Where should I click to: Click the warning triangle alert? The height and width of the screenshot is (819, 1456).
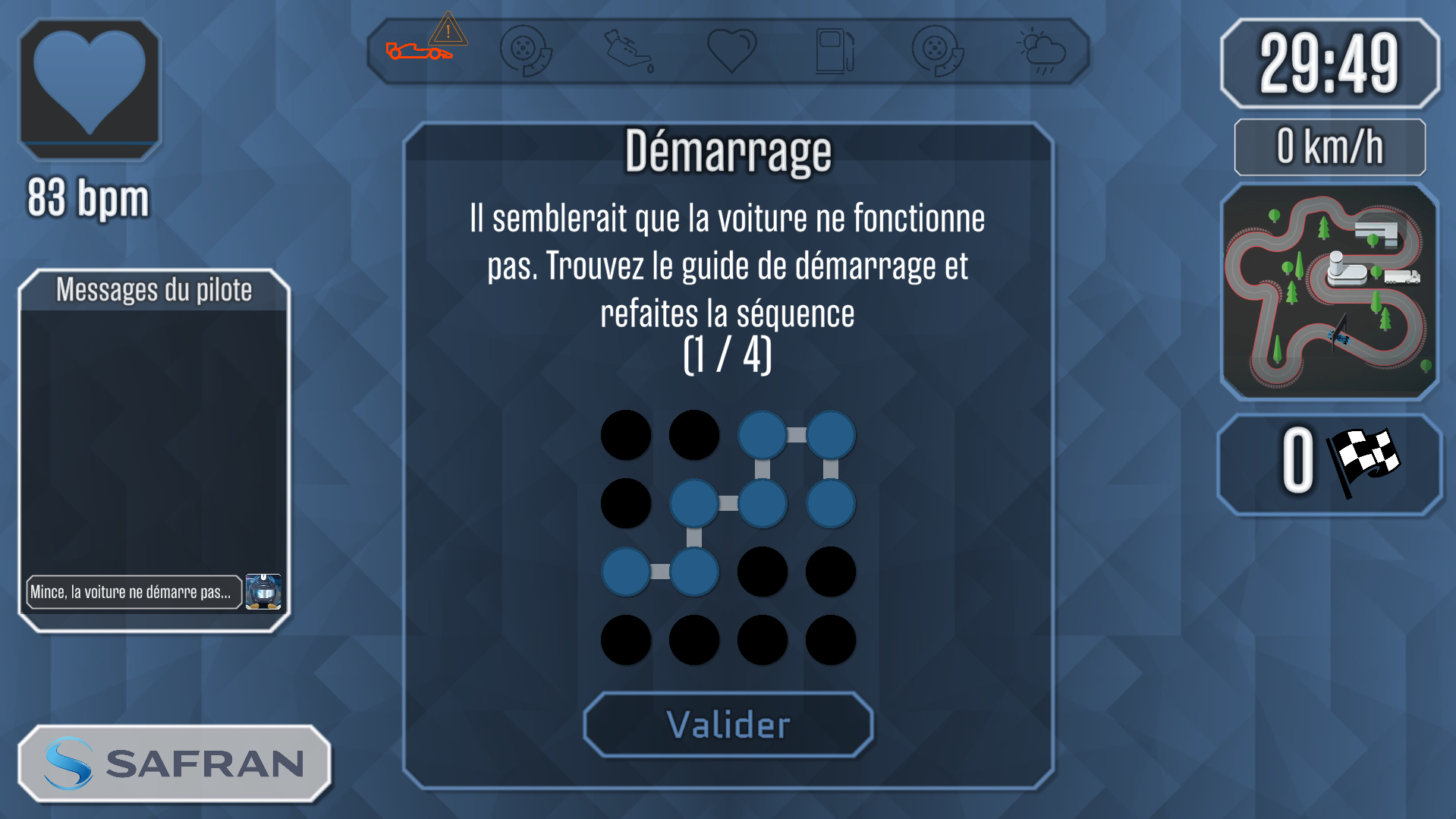(448, 30)
